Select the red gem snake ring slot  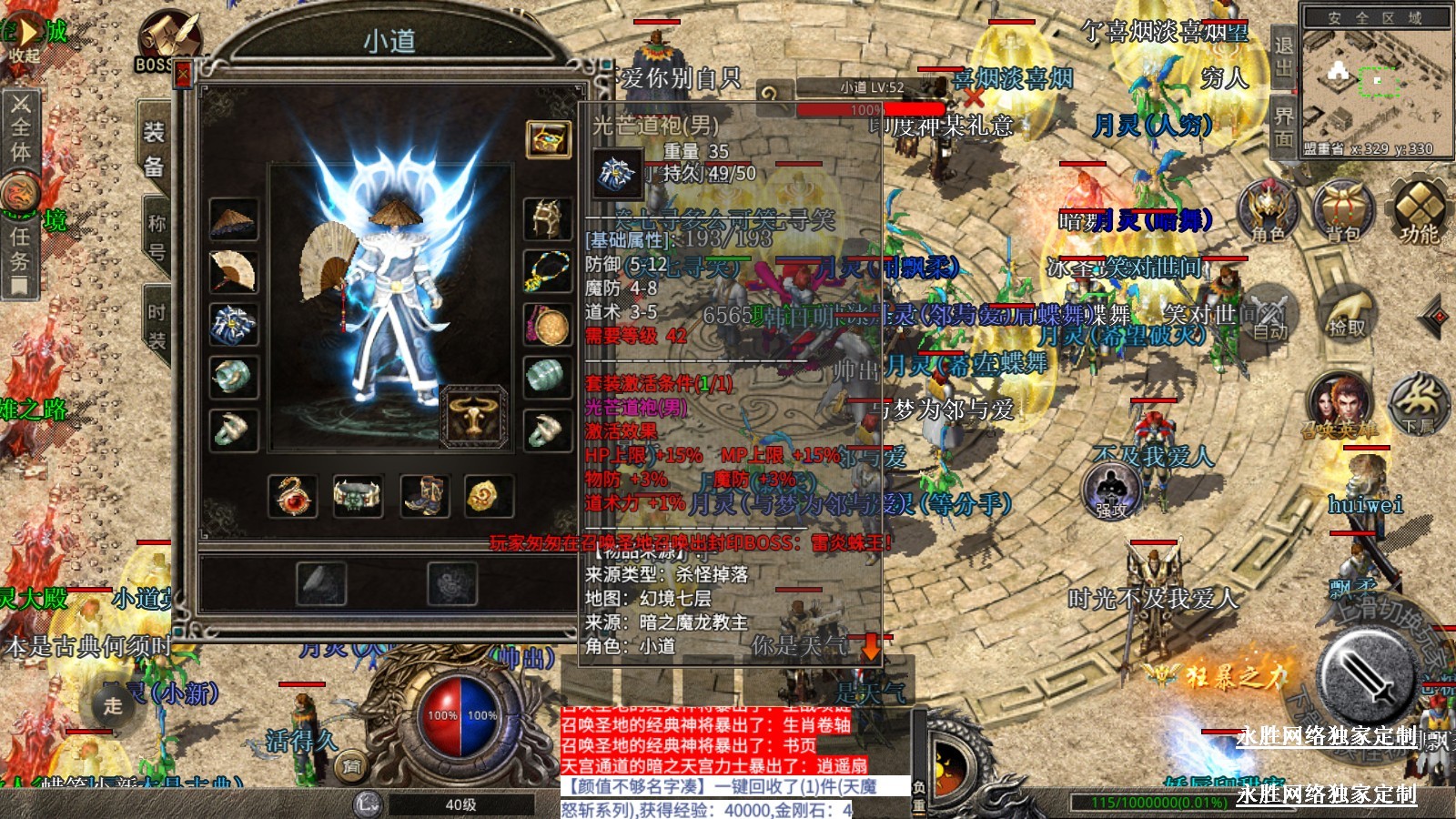click(x=293, y=496)
